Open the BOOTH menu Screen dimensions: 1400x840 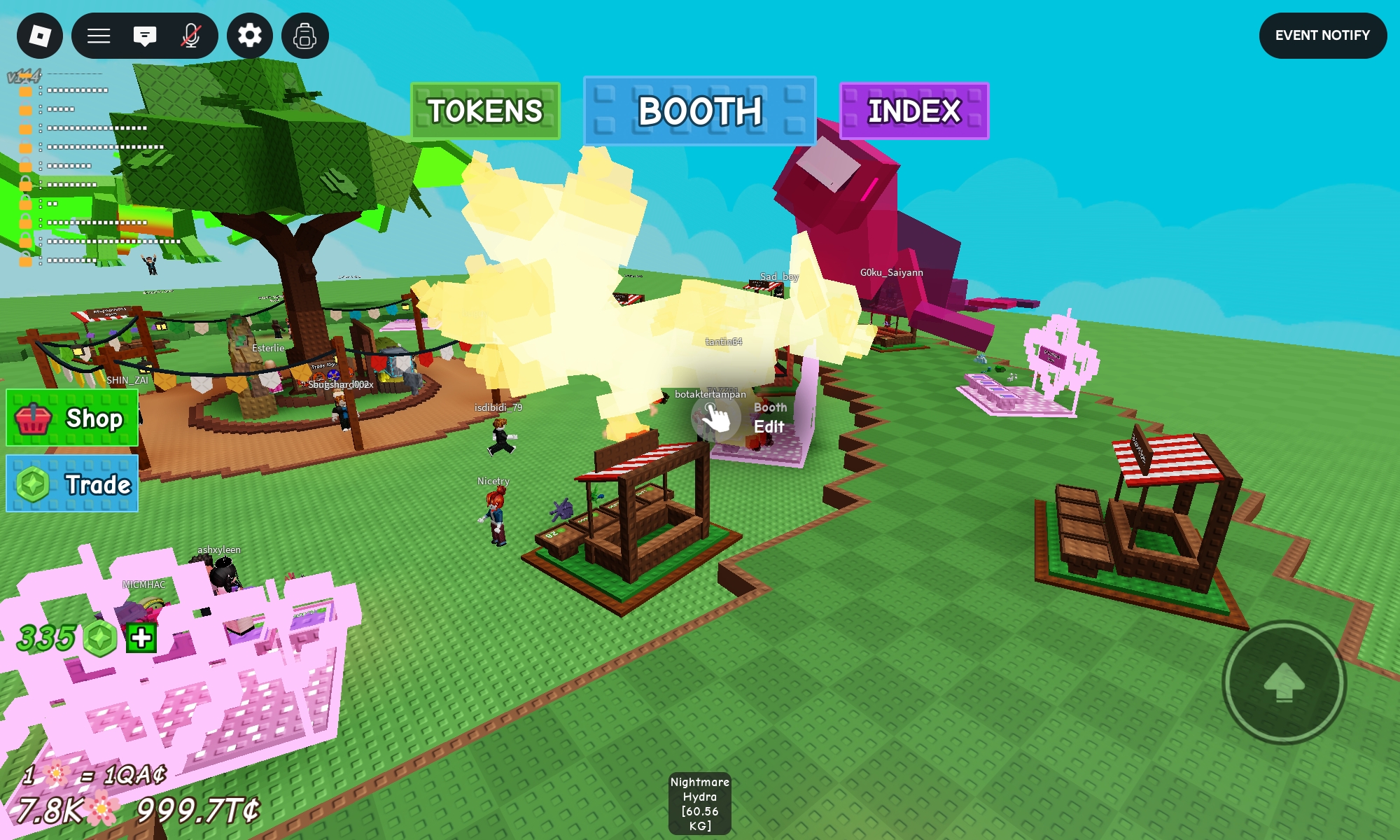coord(699,111)
